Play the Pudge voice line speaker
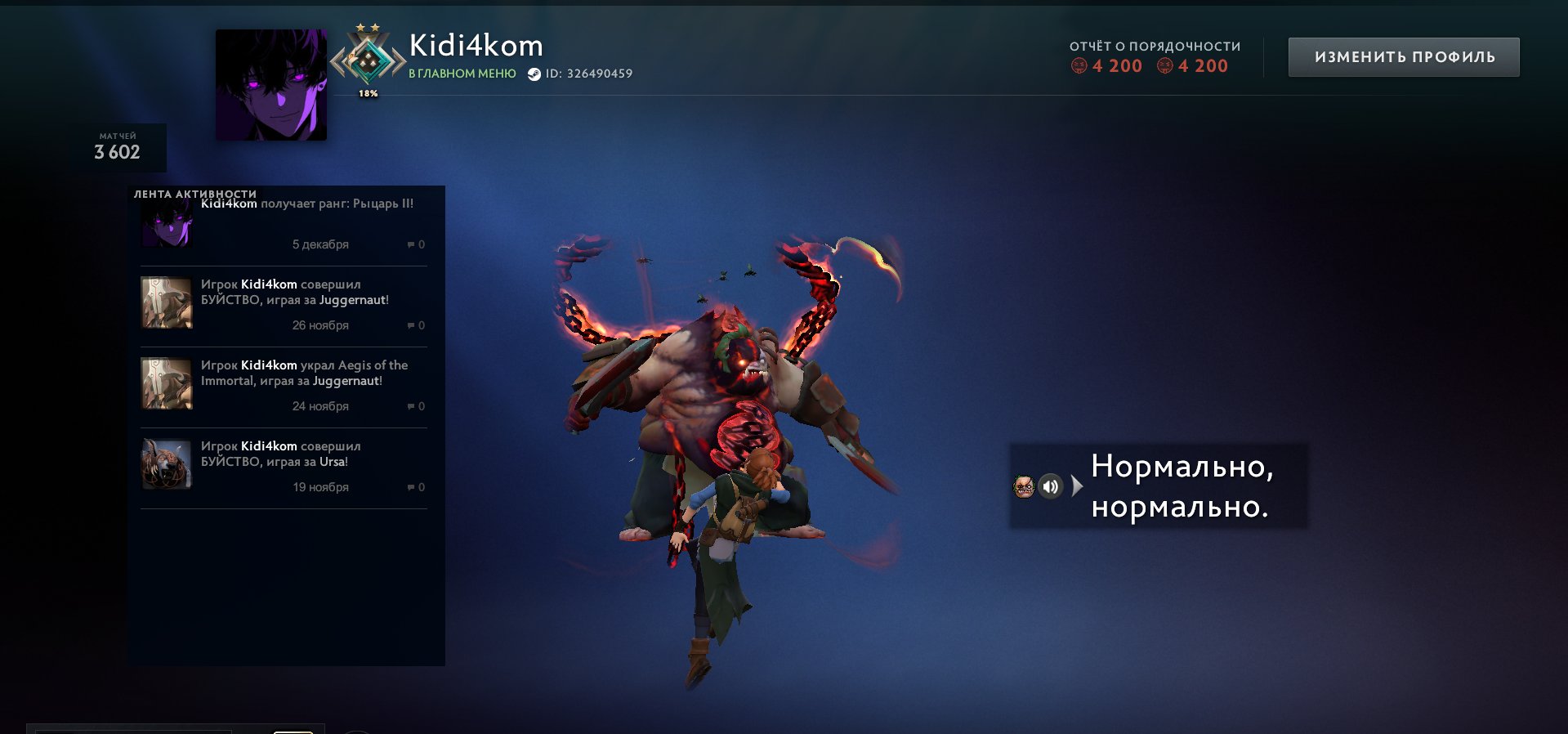 (x=1051, y=486)
